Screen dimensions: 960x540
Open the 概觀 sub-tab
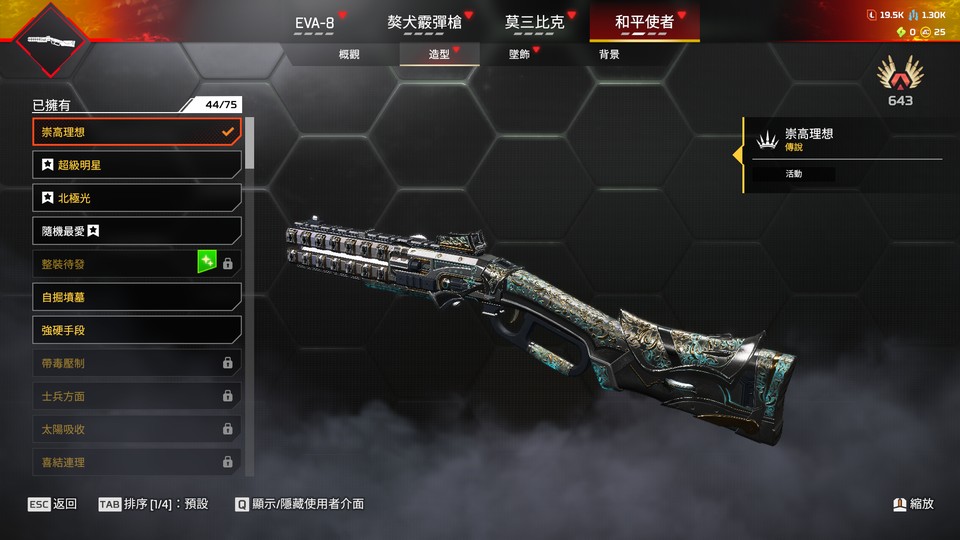point(349,54)
